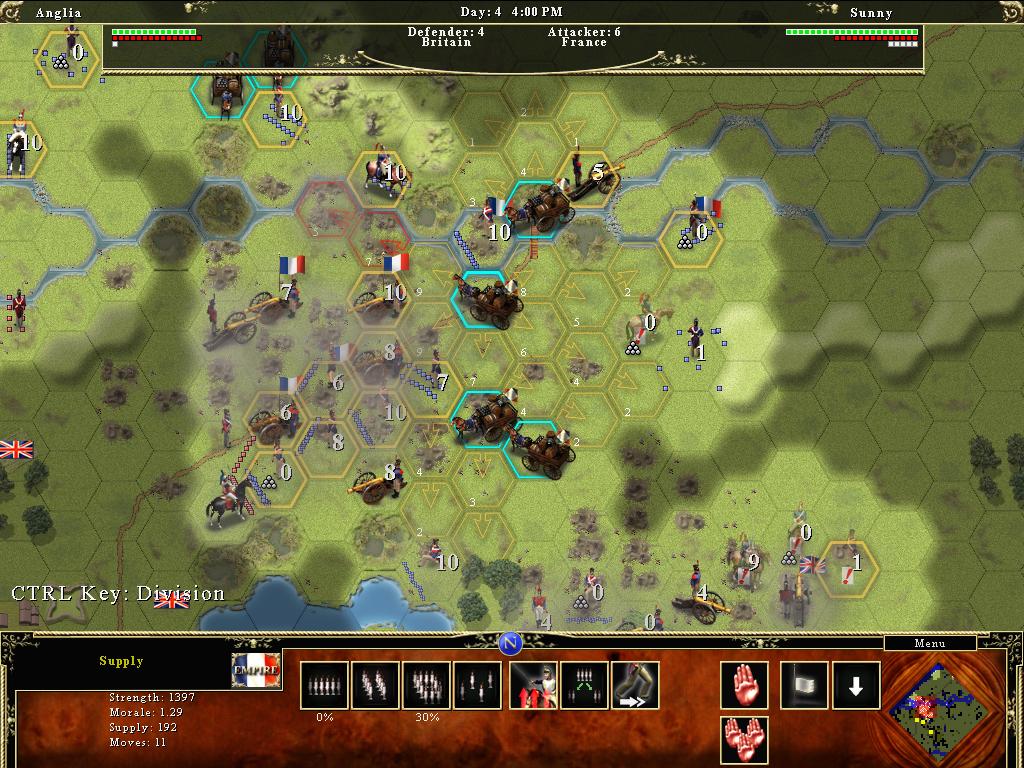Click the triple red hands icon
The image size is (1024, 768).
pyautogui.click(x=745, y=740)
